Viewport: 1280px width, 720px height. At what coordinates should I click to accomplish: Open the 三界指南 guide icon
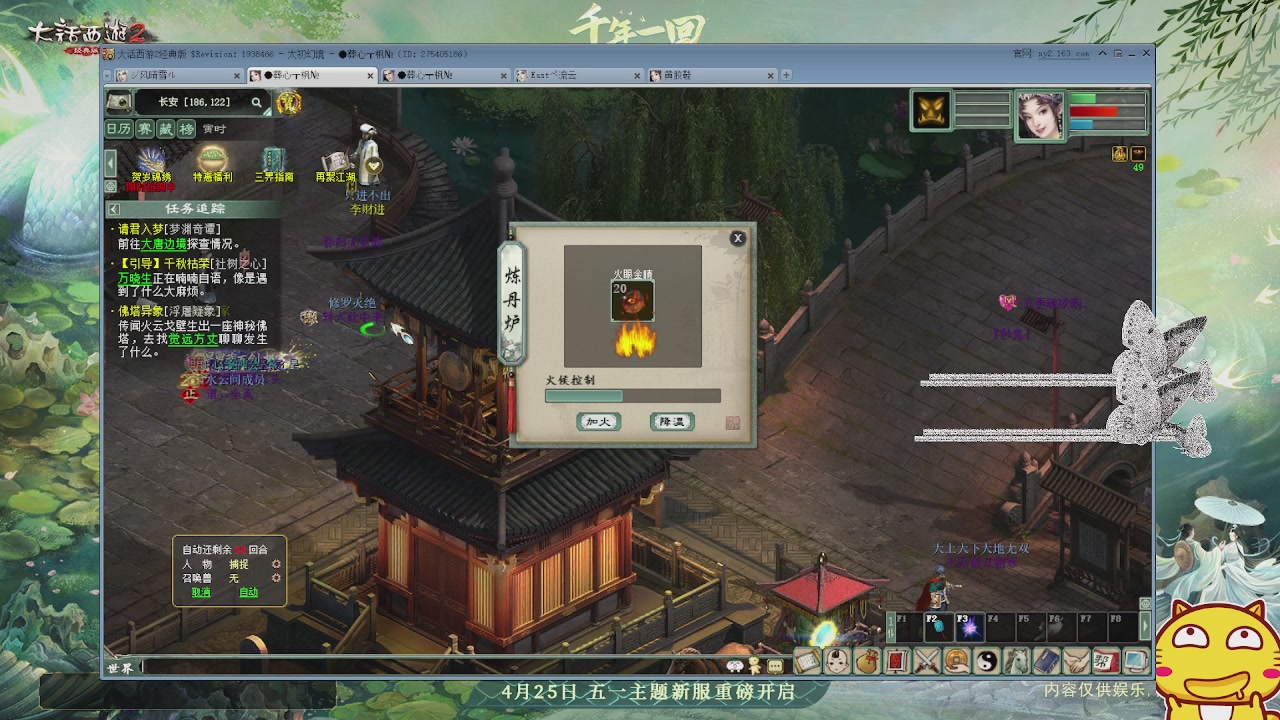[x=273, y=160]
